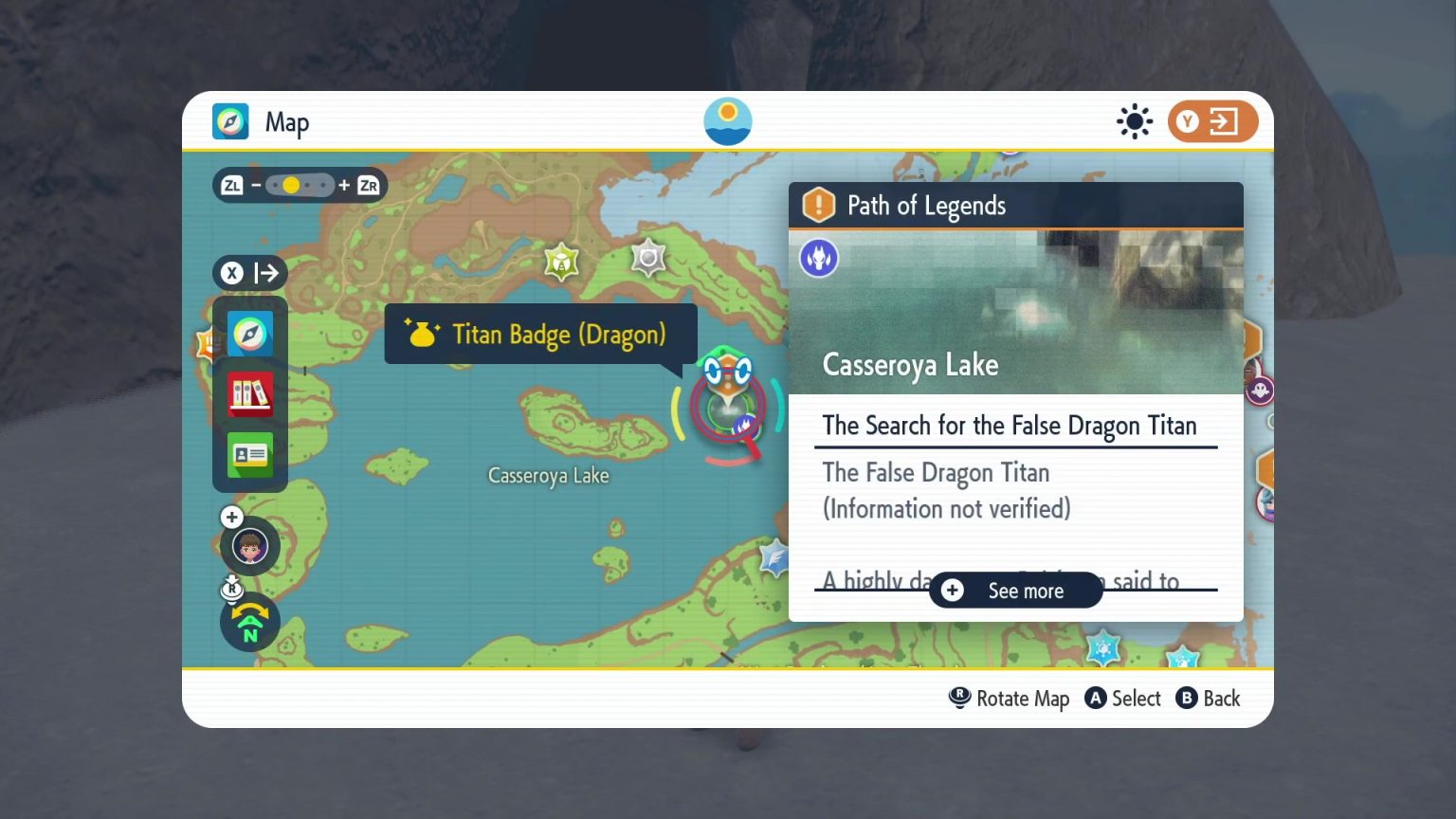Expand the See more description
This screenshot has width=1456, height=819.
coord(1015,590)
